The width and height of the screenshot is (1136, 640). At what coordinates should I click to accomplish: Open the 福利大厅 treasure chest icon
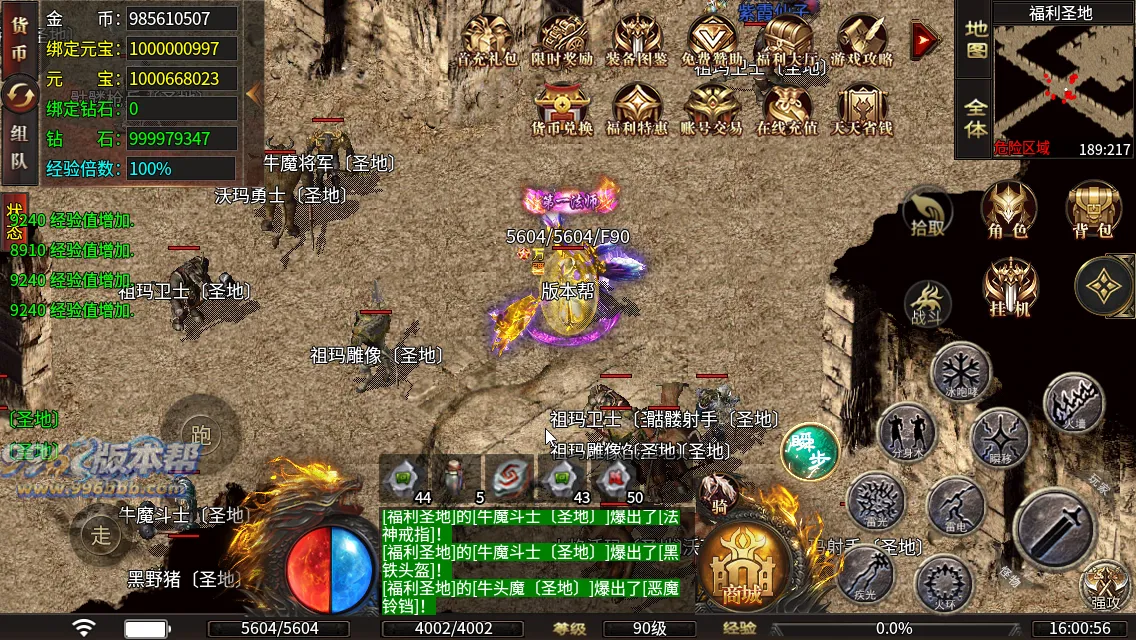(x=786, y=40)
